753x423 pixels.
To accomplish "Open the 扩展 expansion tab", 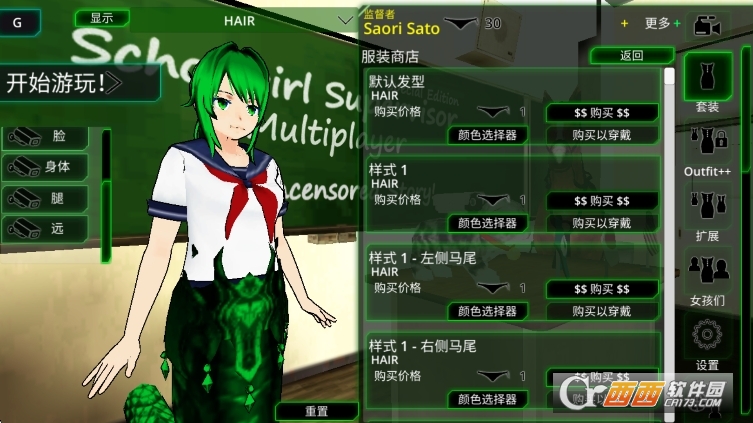I will tap(707, 214).
